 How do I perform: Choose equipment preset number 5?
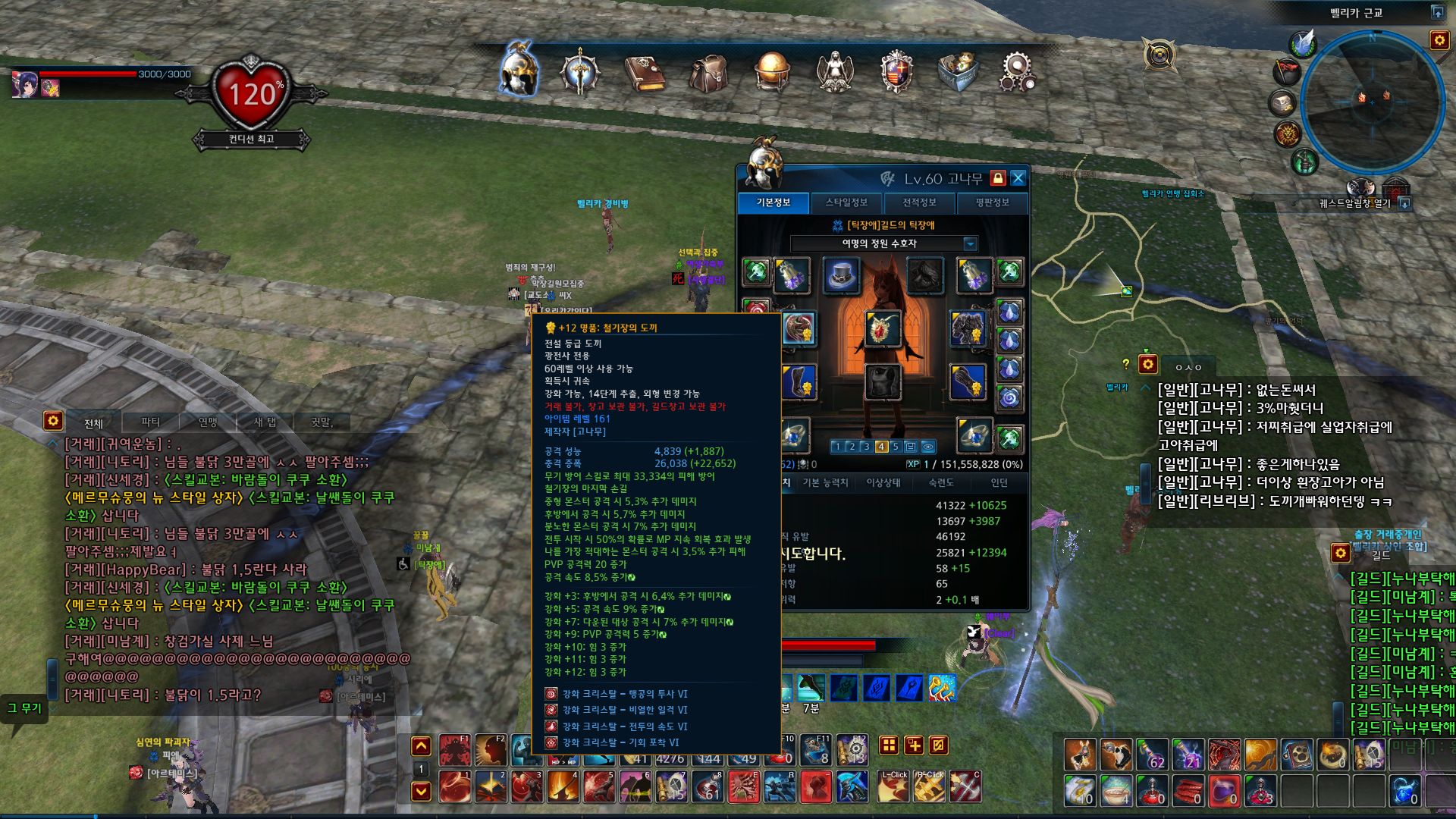[x=896, y=447]
